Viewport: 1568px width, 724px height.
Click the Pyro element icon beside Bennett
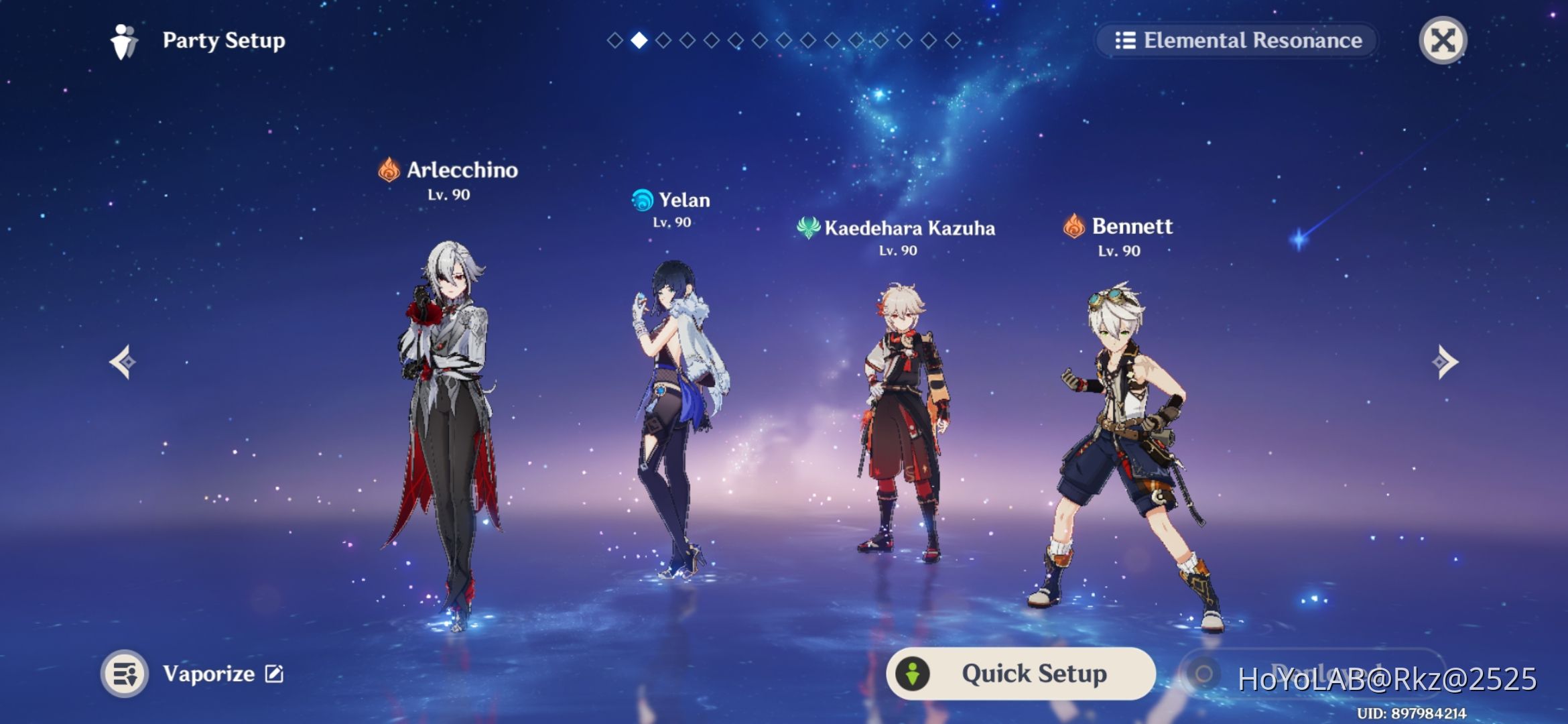1075,227
